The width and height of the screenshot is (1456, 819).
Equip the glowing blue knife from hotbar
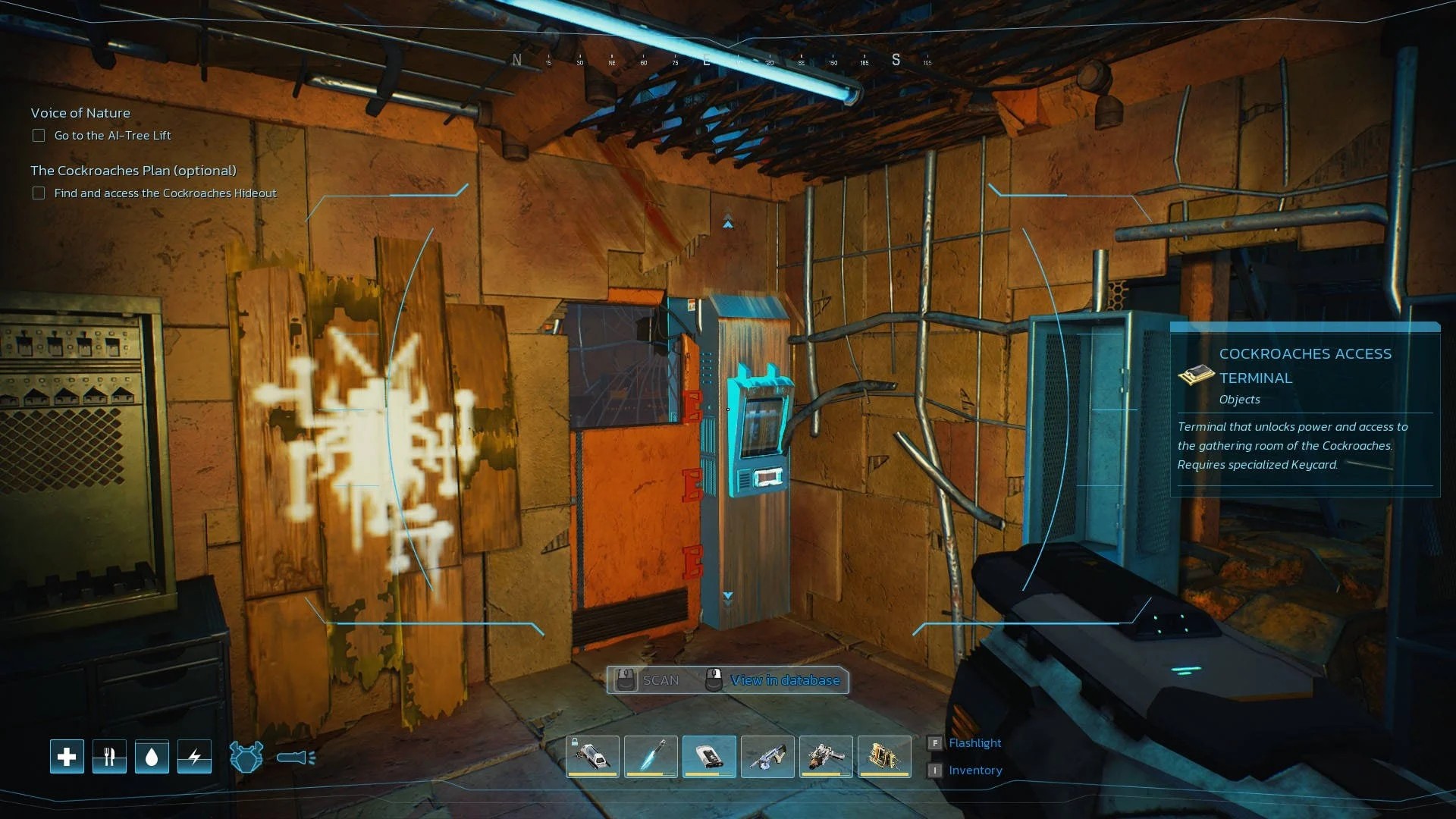click(651, 756)
